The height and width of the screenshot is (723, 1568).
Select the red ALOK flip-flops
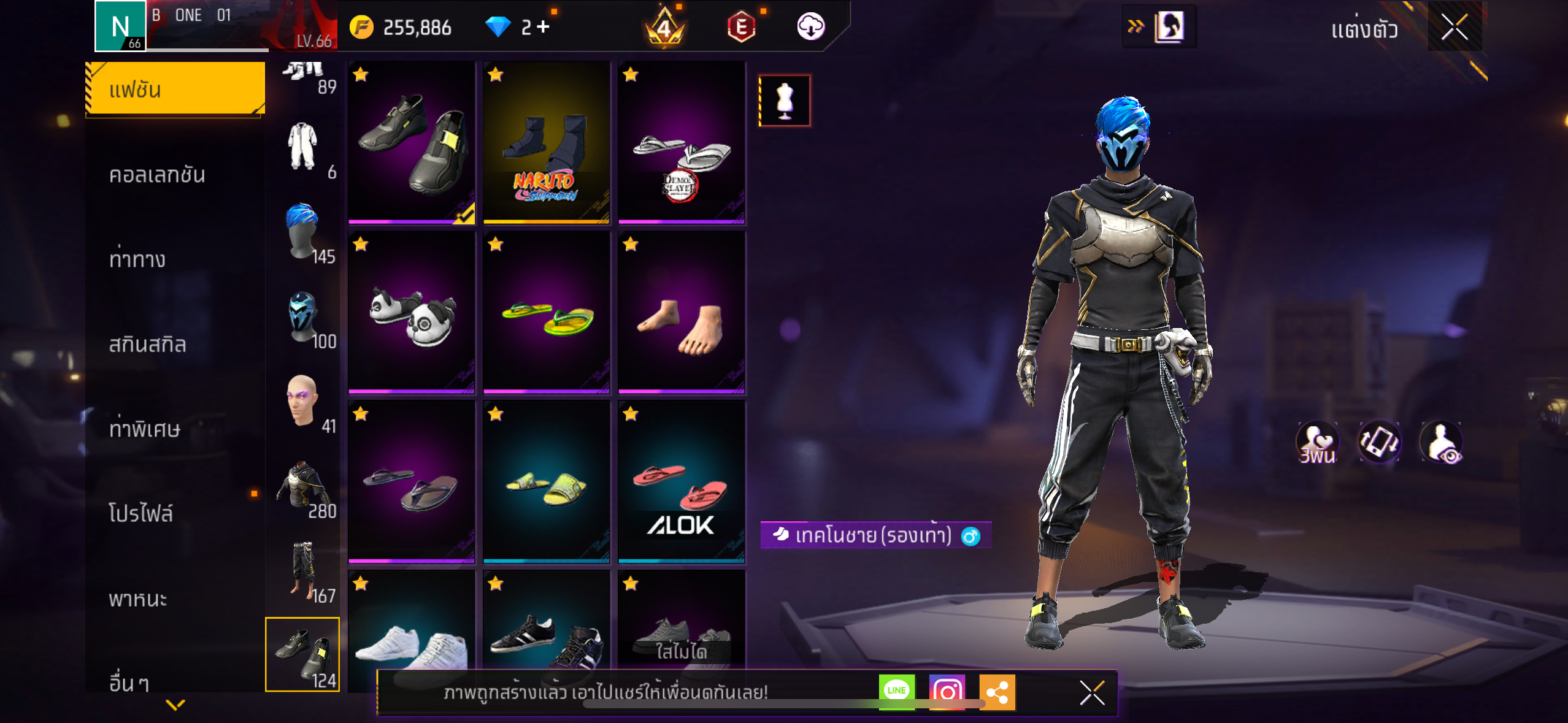click(681, 482)
